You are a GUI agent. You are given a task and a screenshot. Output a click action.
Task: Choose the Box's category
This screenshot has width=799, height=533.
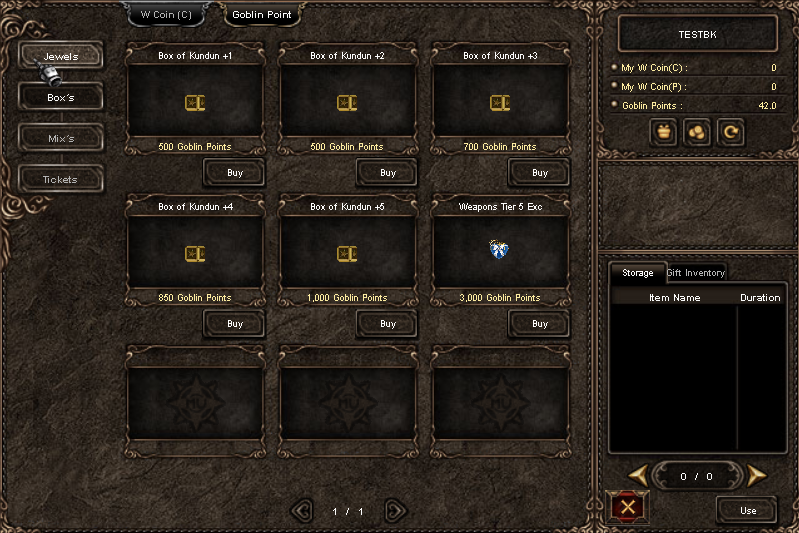tap(61, 98)
